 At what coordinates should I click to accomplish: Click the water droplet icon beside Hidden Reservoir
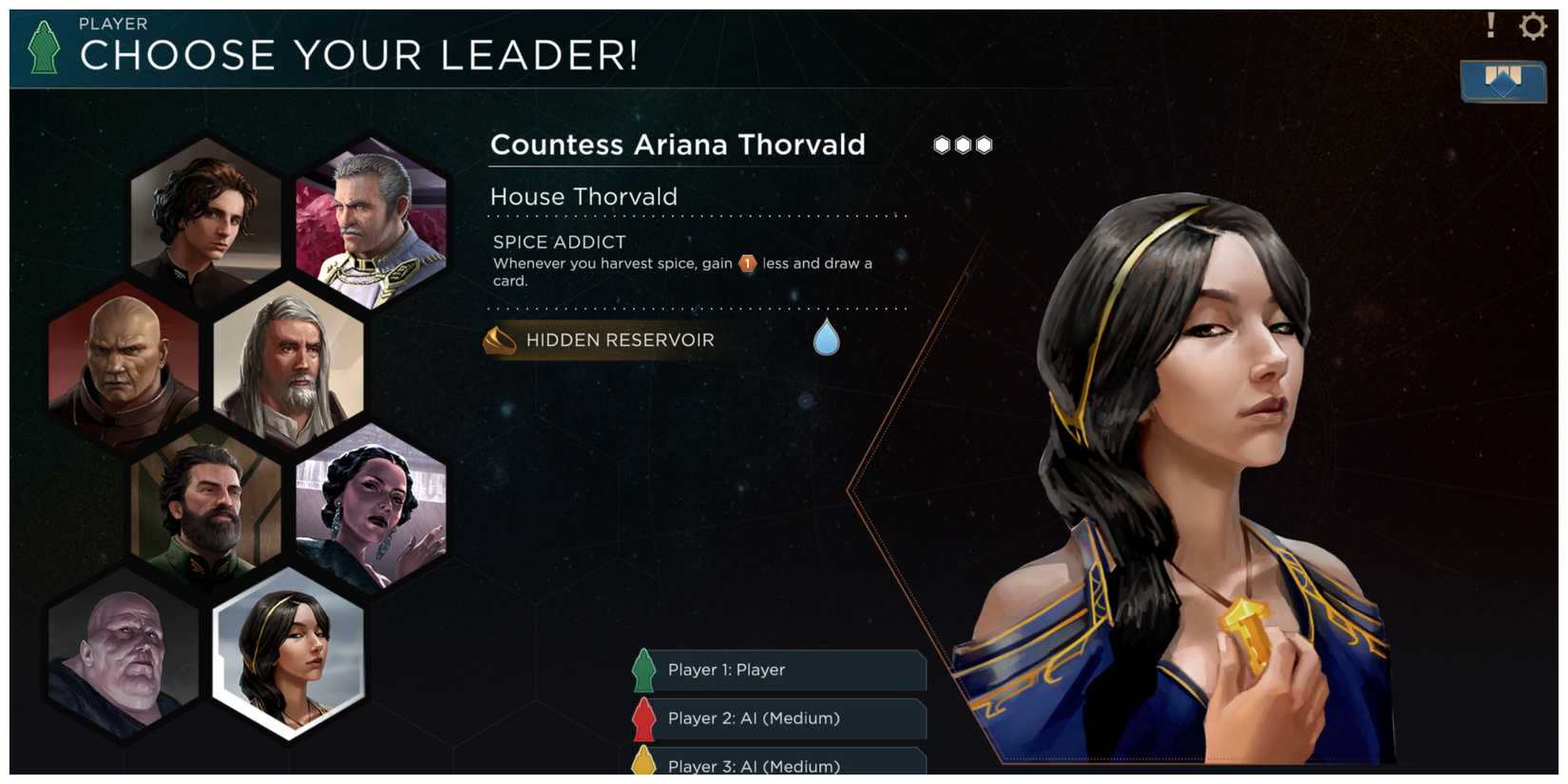[825, 337]
